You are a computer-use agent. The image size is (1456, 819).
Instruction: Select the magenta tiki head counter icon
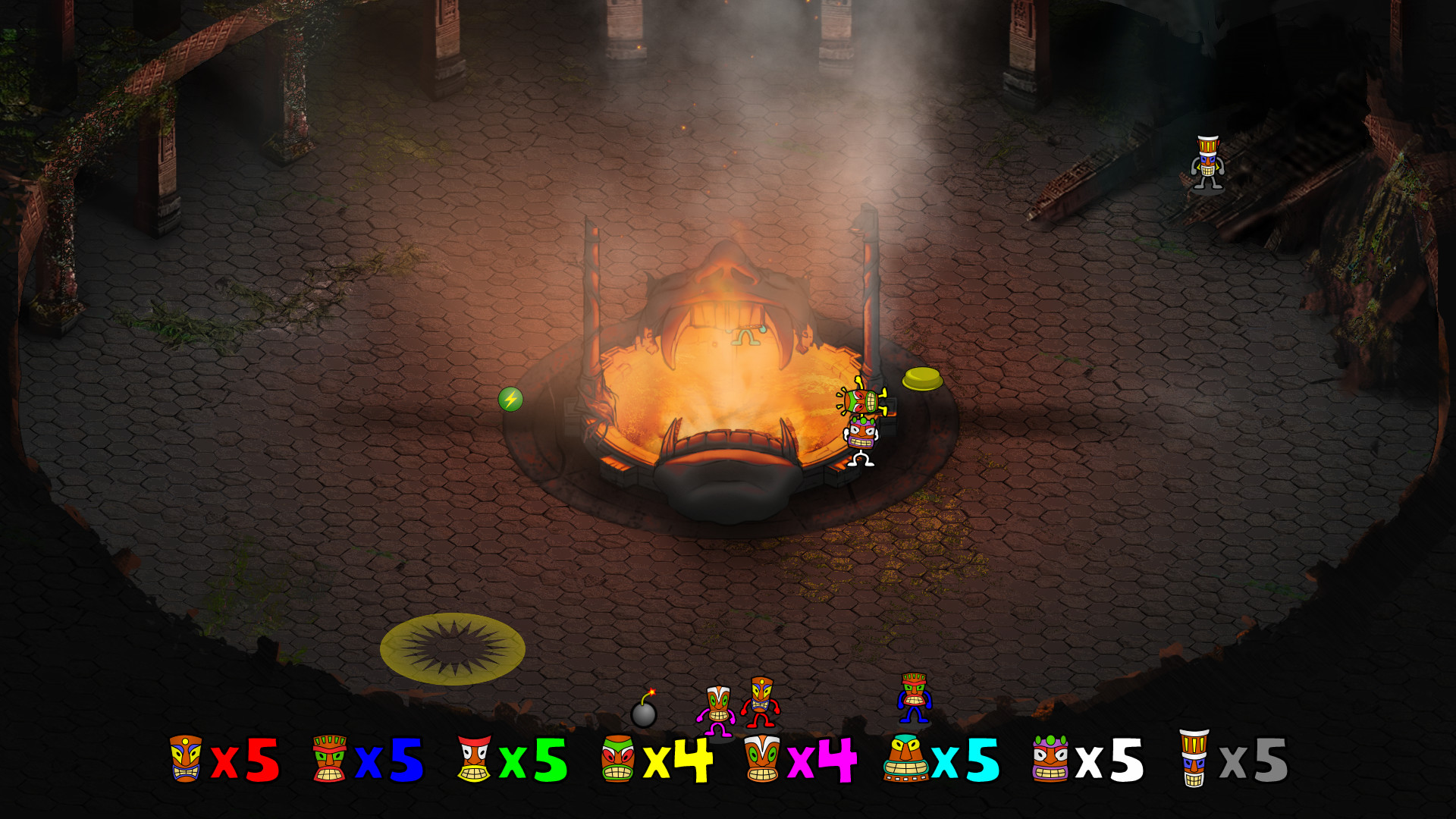pyautogui.click(x=764, y=758)
